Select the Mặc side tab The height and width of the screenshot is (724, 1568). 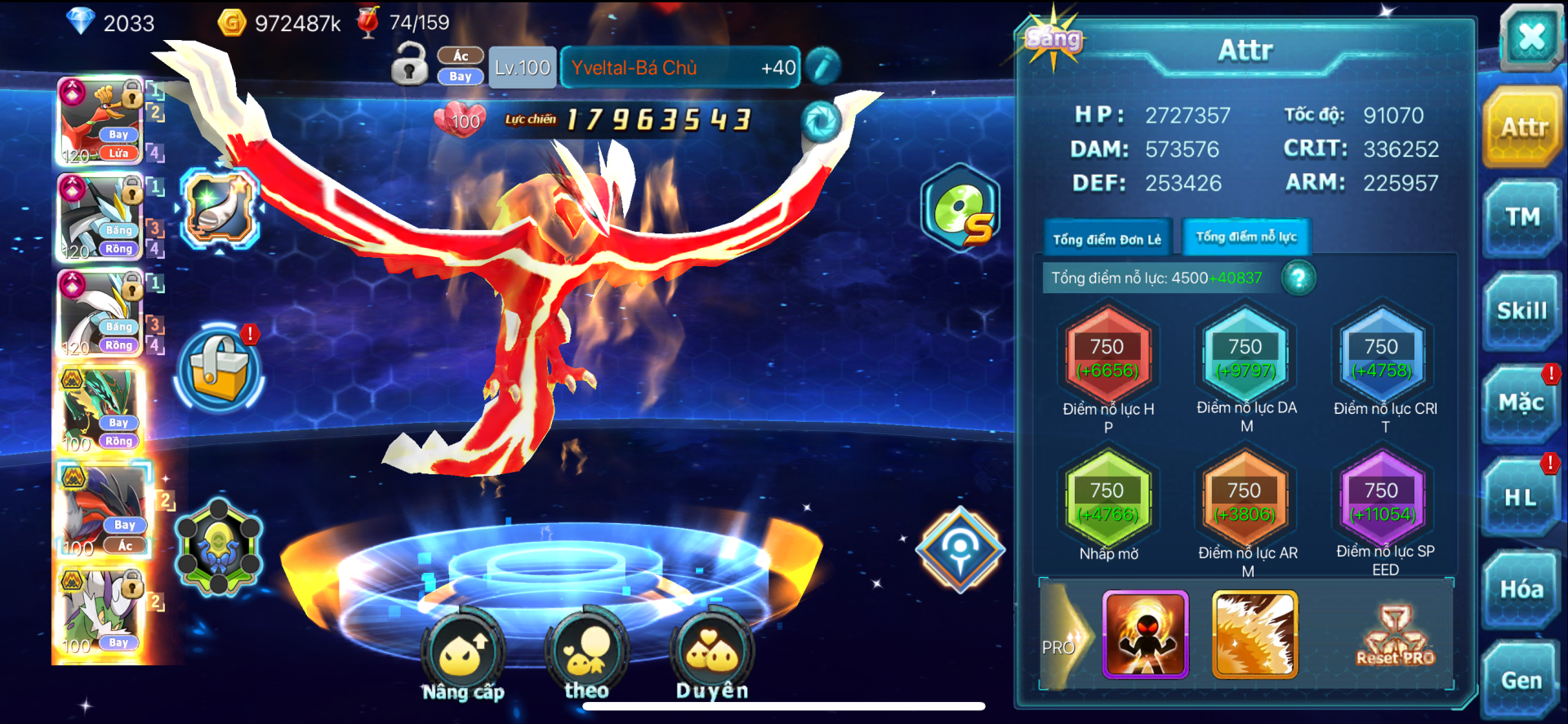pos(1521,403)
